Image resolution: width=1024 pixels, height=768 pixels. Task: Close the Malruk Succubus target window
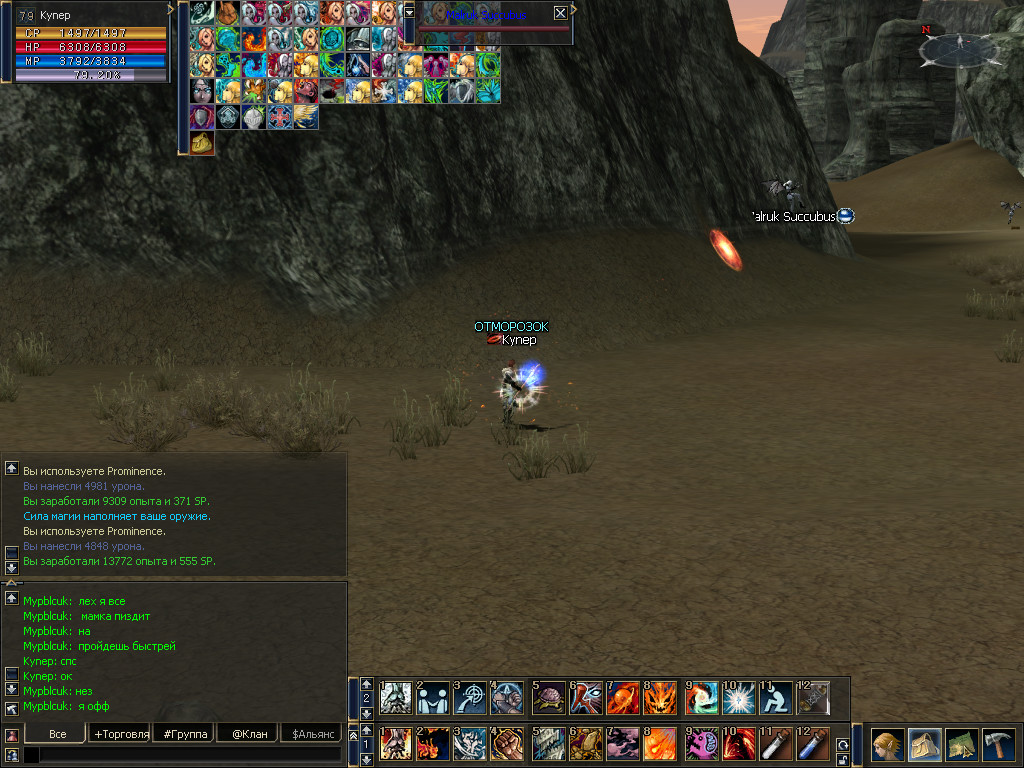tap(560, 13)
